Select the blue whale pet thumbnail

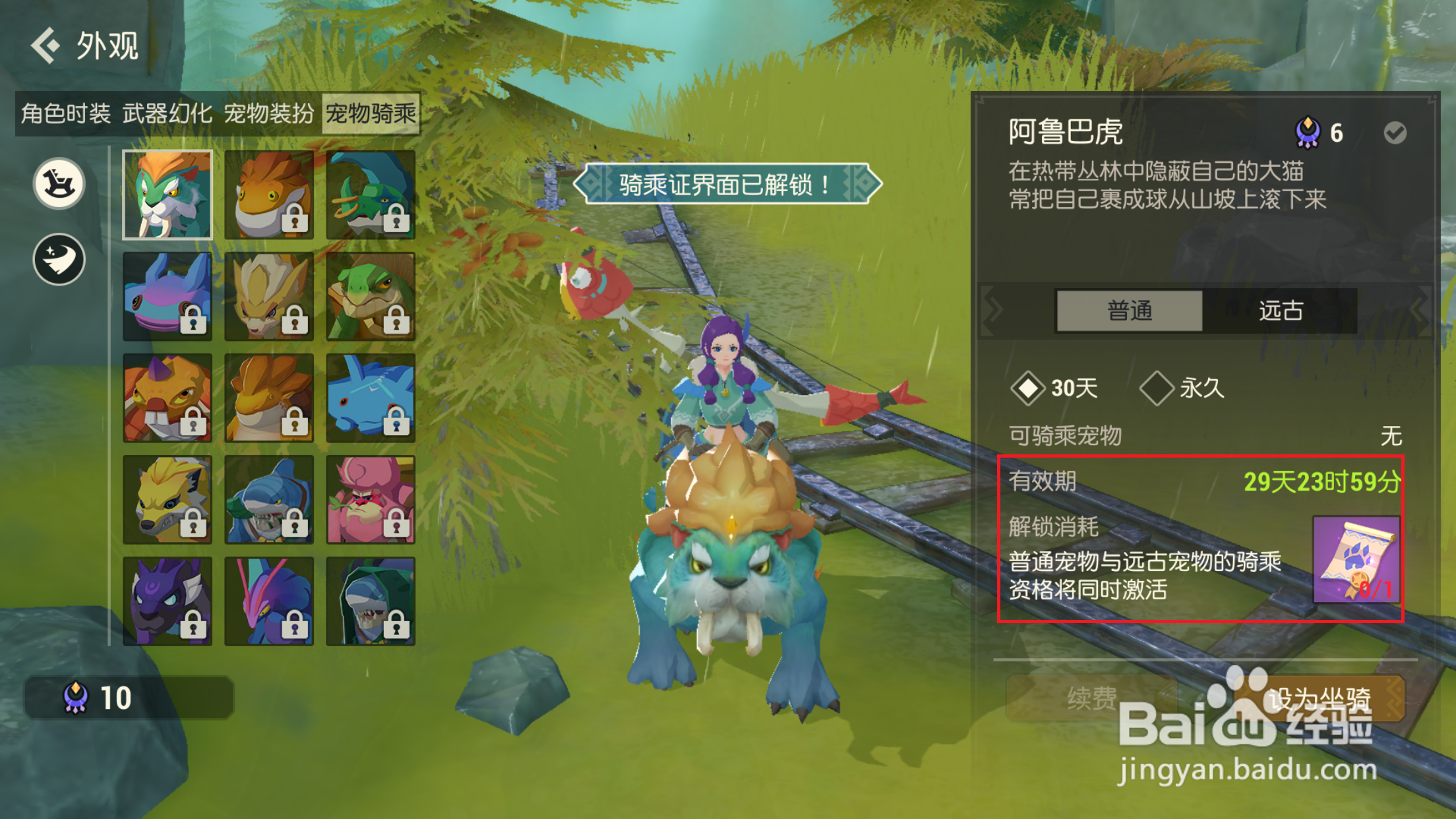click(x=371, y=396)
